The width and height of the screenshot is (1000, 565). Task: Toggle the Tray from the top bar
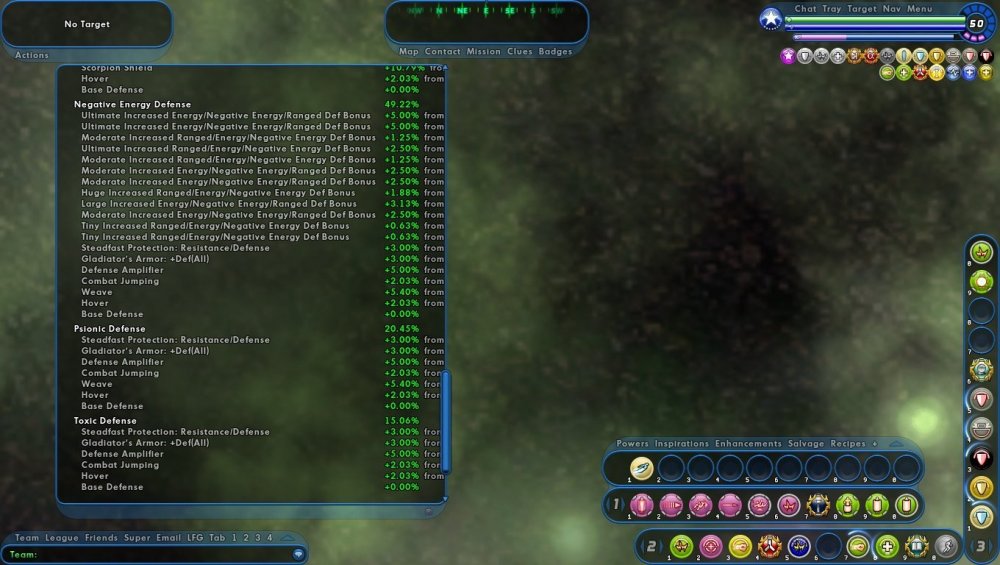(x=831, y=9)
